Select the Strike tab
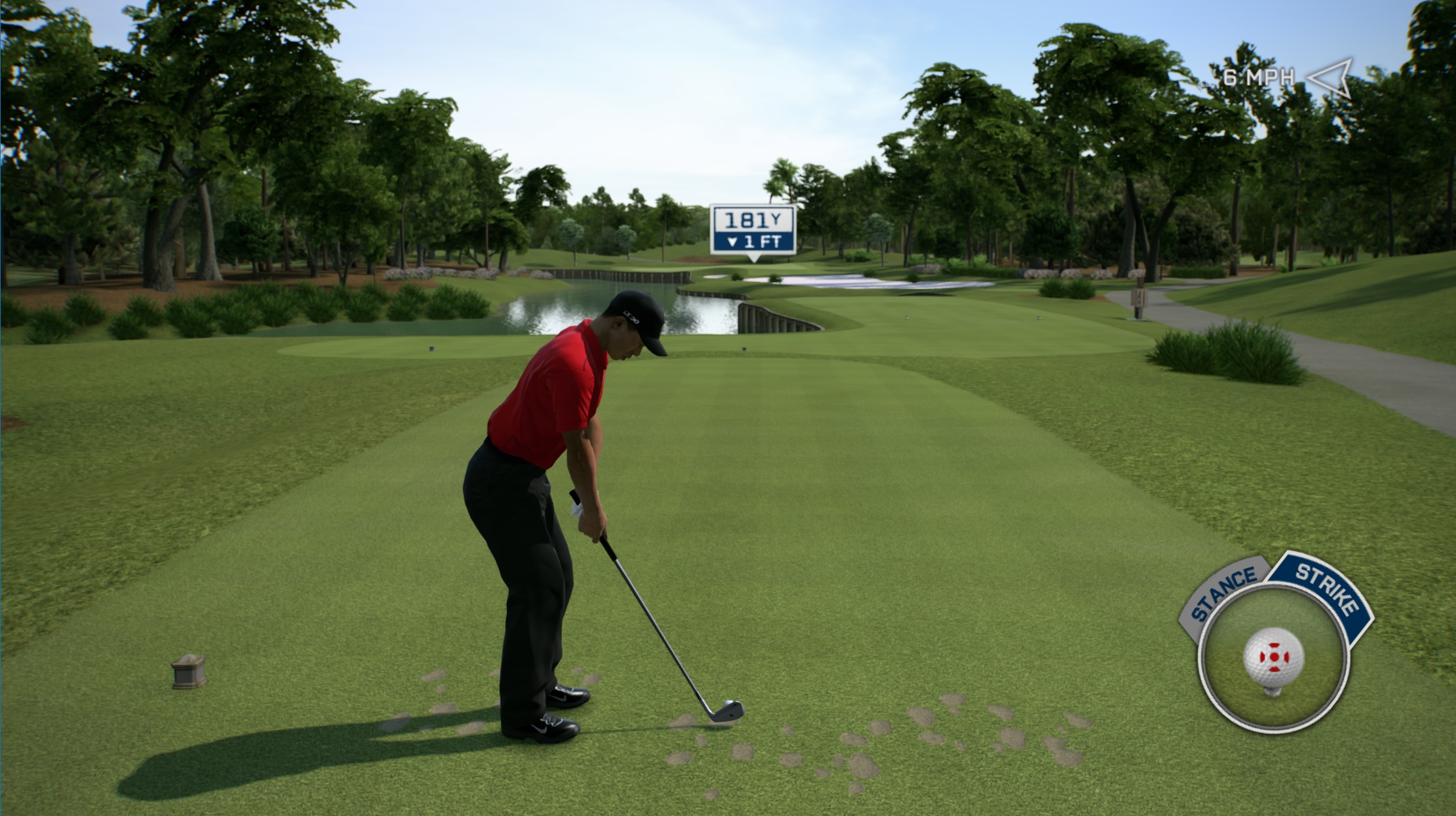The width and height of the screenshot is (1456, 816). pos(1325,589)
